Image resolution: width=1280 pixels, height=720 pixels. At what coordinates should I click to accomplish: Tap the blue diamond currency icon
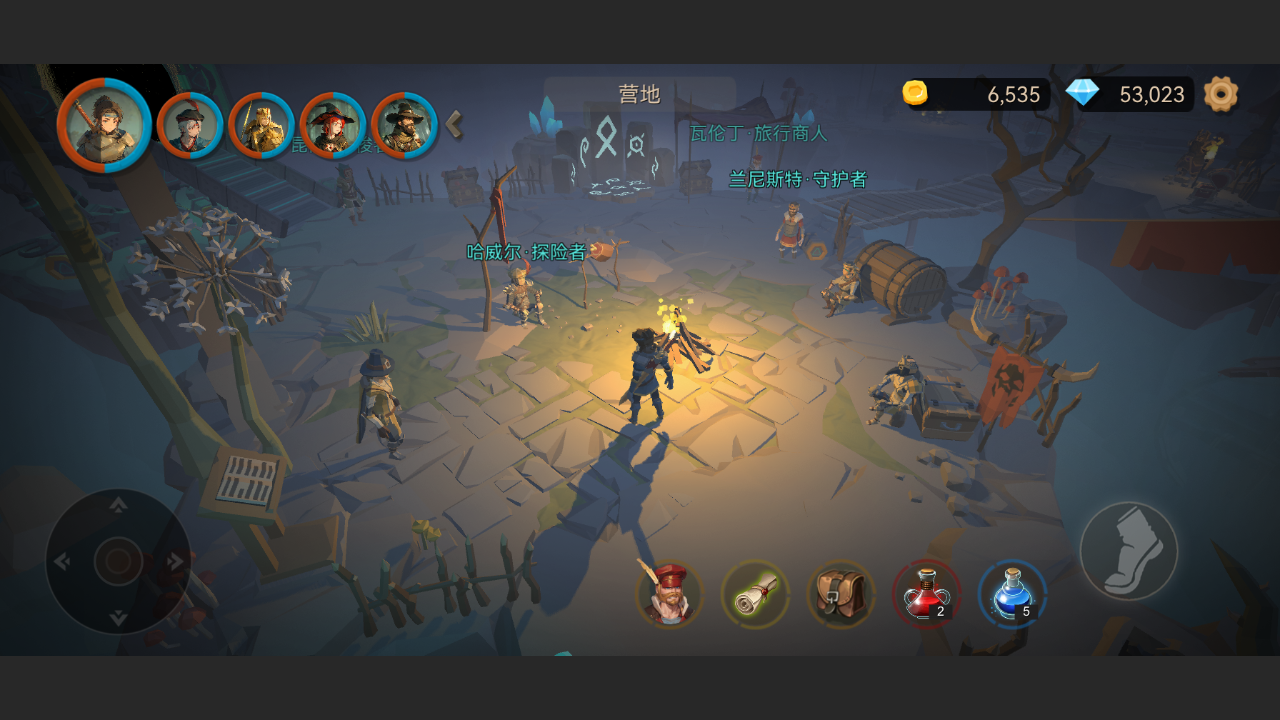pos(1082,94)
